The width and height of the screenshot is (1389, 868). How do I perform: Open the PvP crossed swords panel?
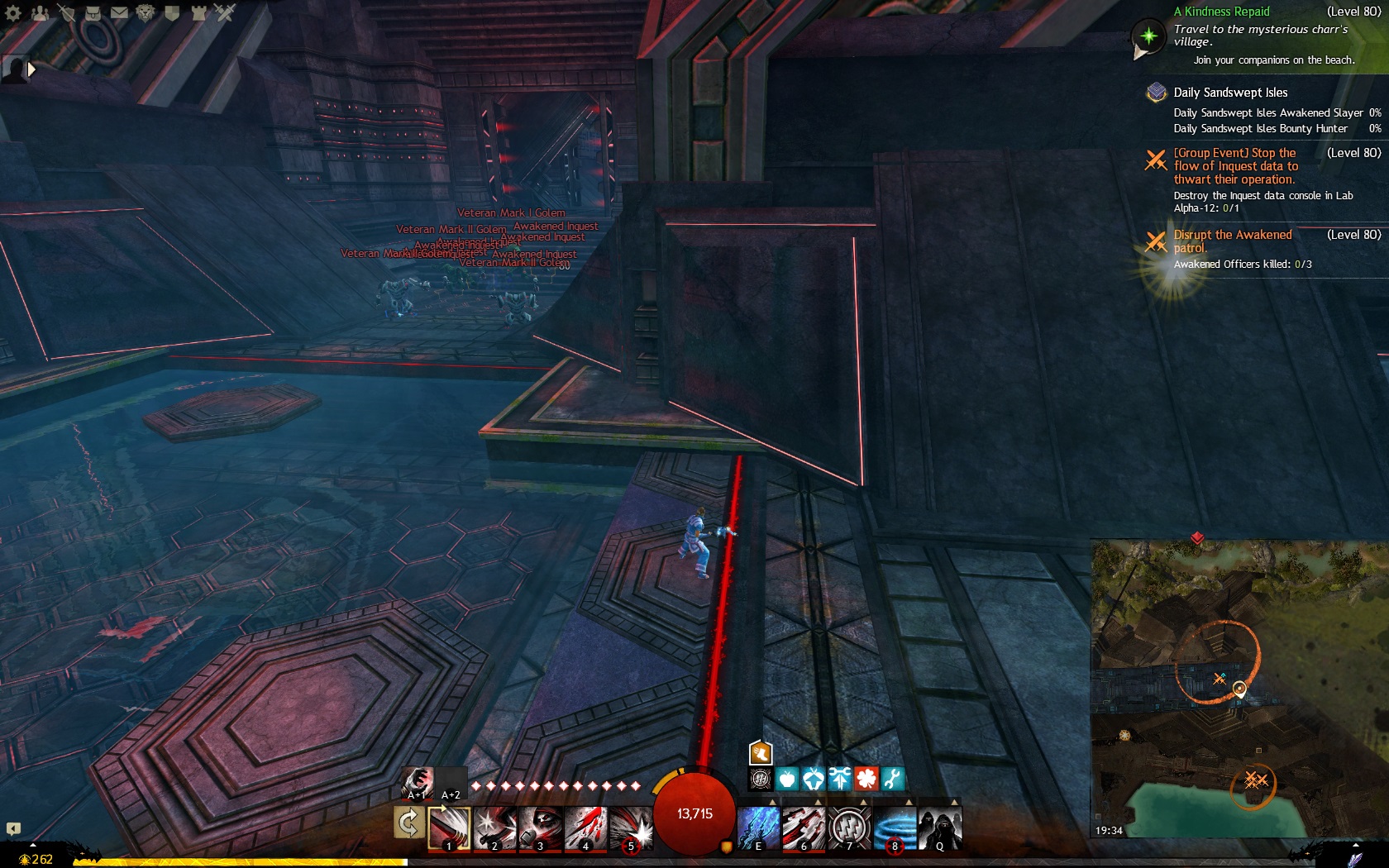(x=225, y=13)
